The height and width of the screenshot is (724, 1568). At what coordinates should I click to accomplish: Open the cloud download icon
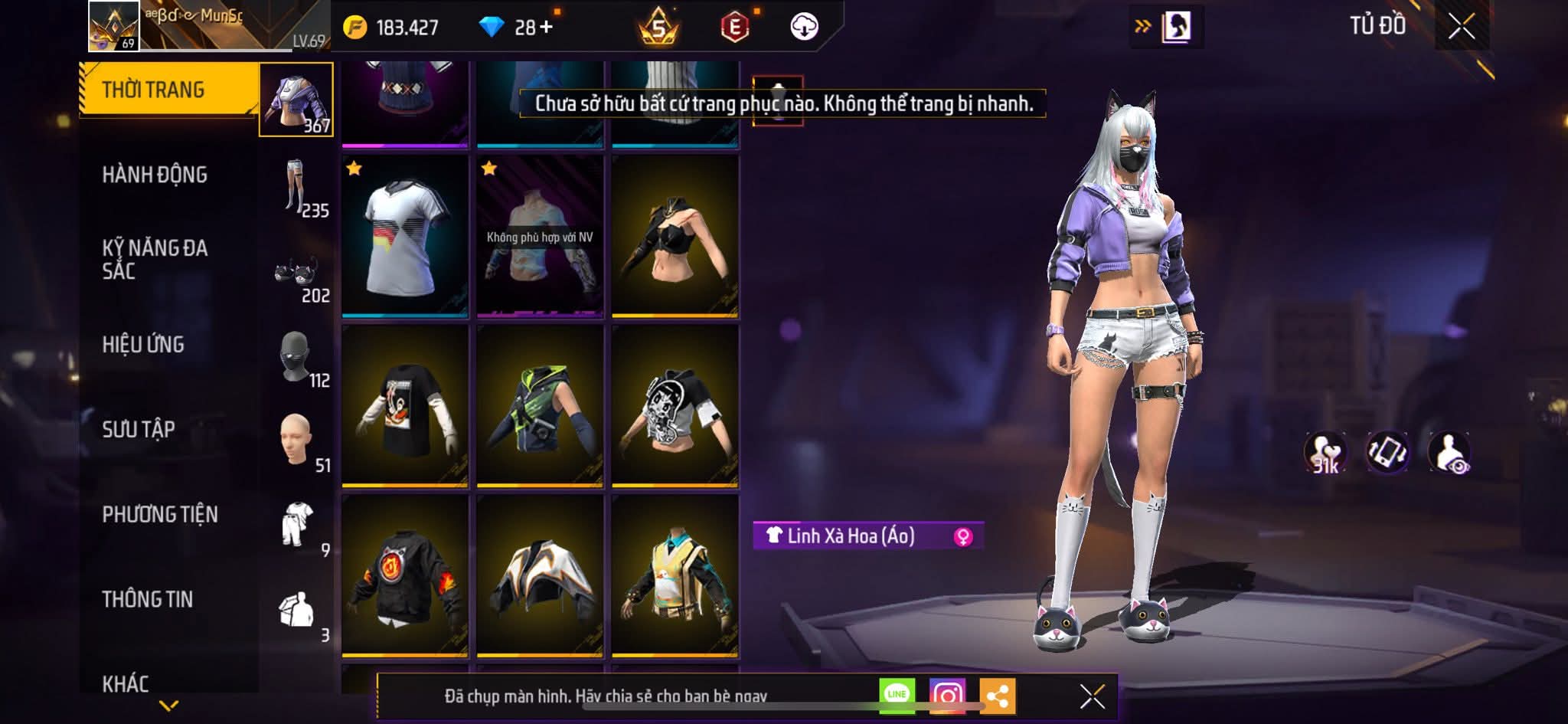pyautogui.click(x=804, y=28)
